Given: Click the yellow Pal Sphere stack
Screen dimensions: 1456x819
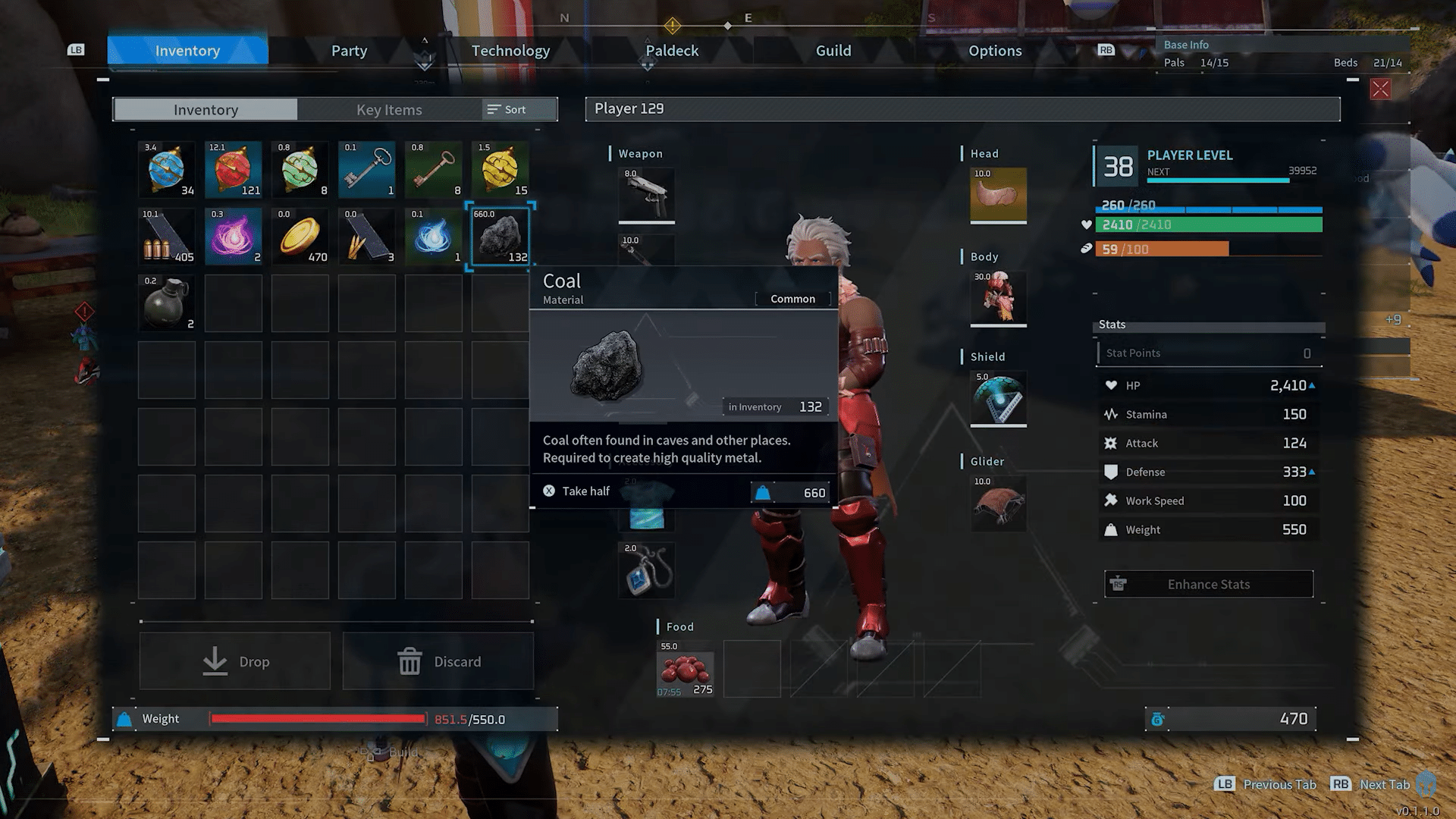Looking at the screenshot, I should [x=500, y=169].
